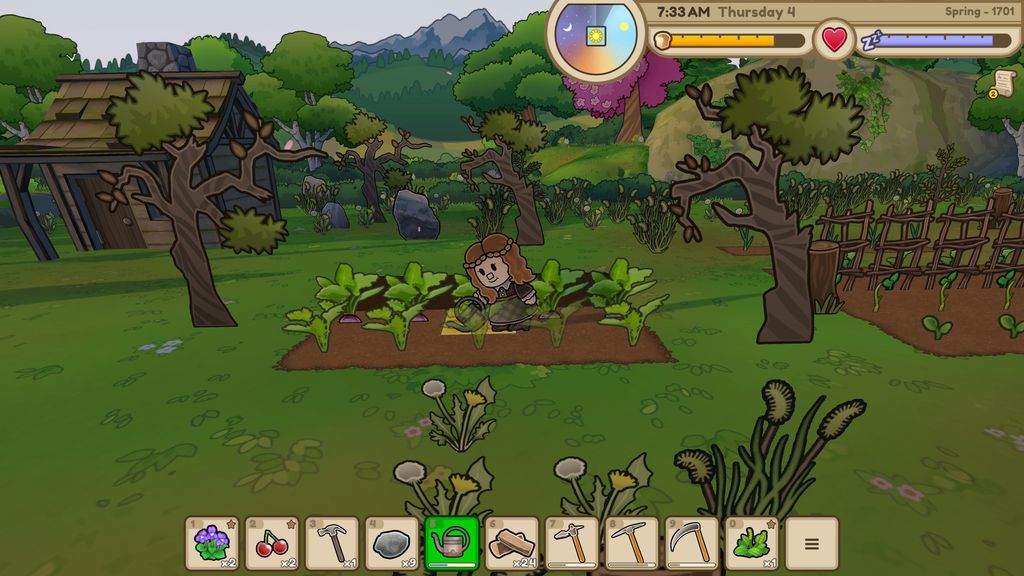Open the three-line menu button
Screen dimensions: 1024x576
pos(812,543)
